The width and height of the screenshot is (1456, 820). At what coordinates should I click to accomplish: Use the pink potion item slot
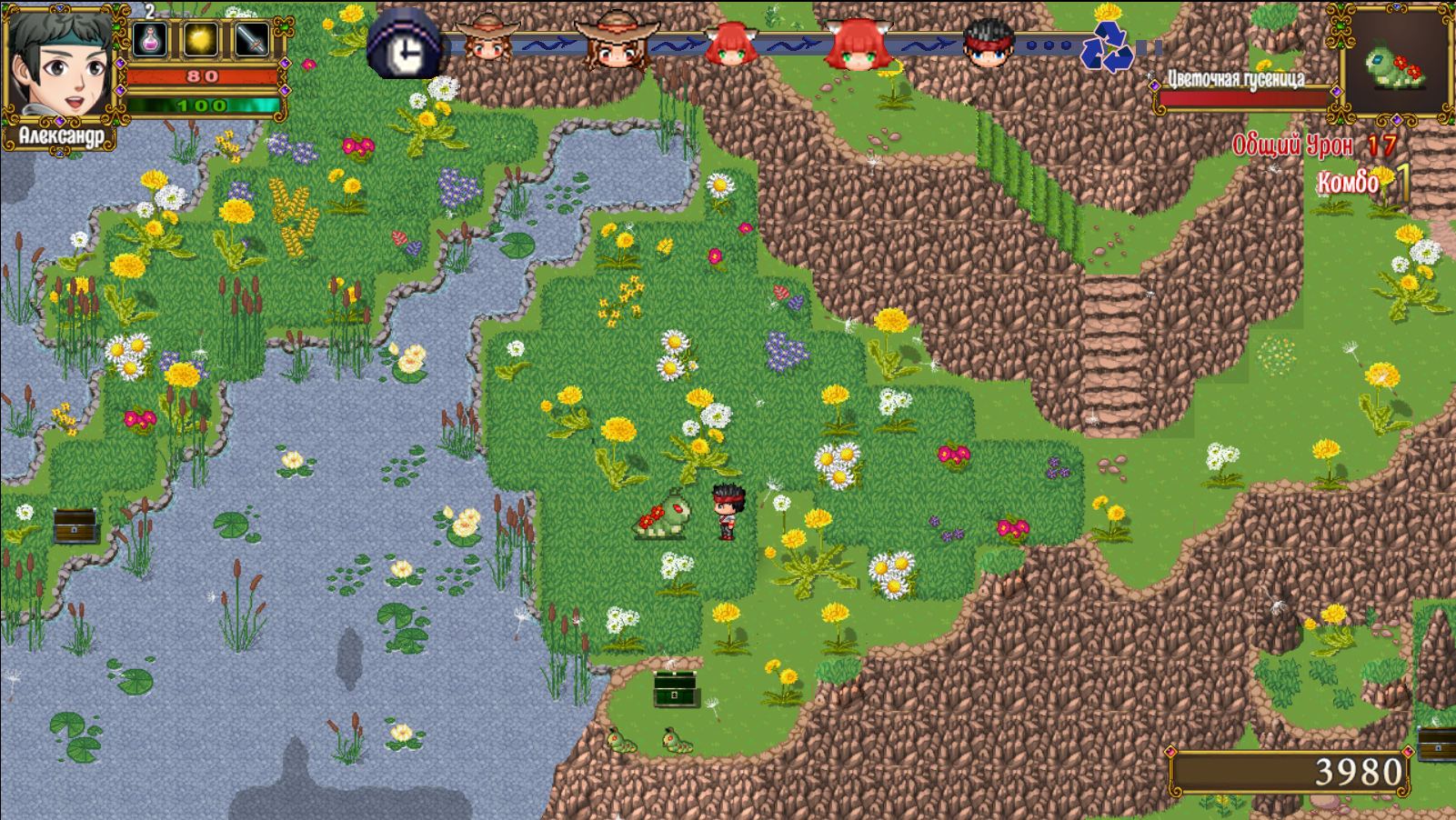point(150,39)
